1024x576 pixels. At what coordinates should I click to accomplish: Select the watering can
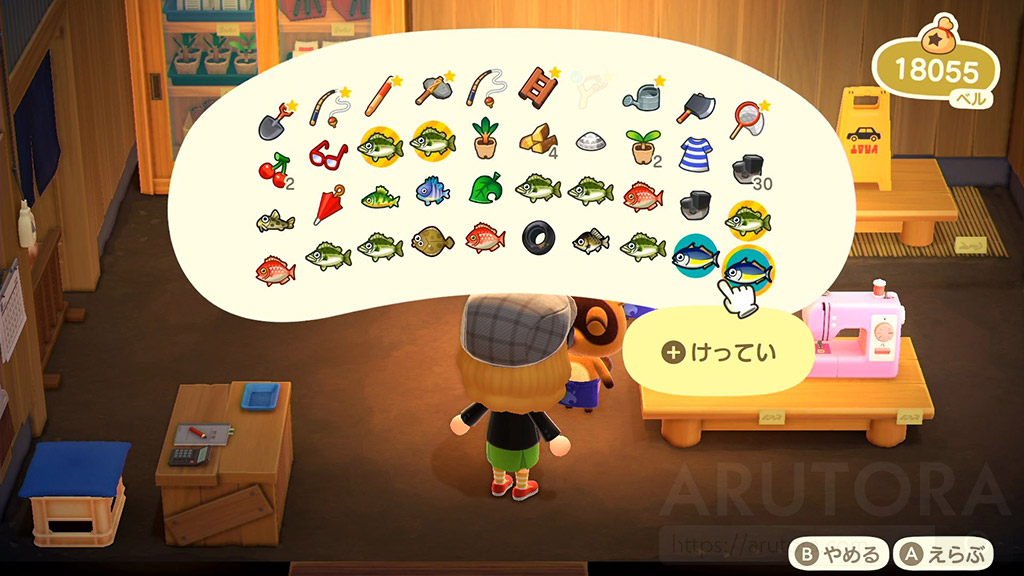point(642,96)
